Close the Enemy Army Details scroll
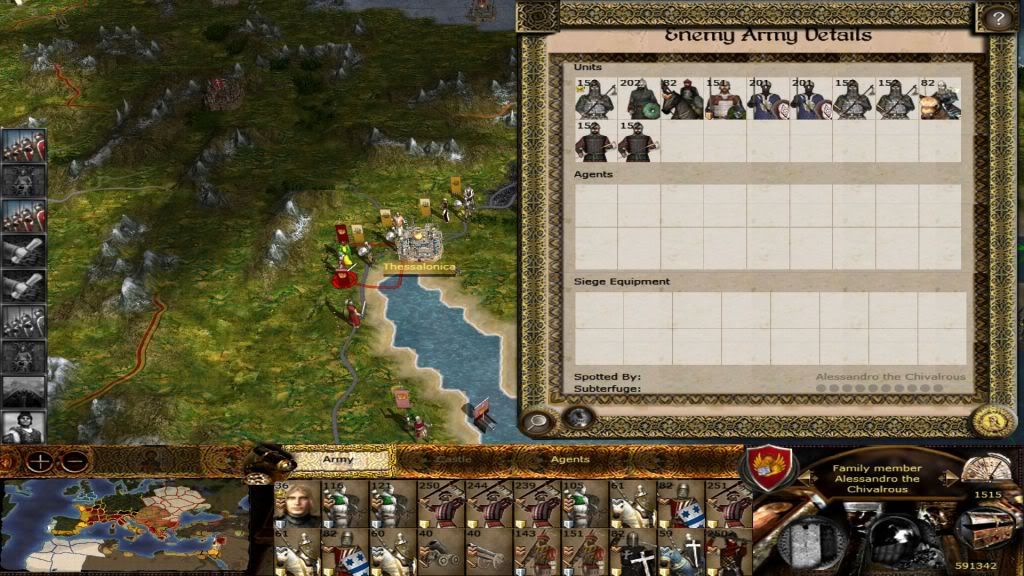This screenshot has height=576, width=1024. coord(994,421)
